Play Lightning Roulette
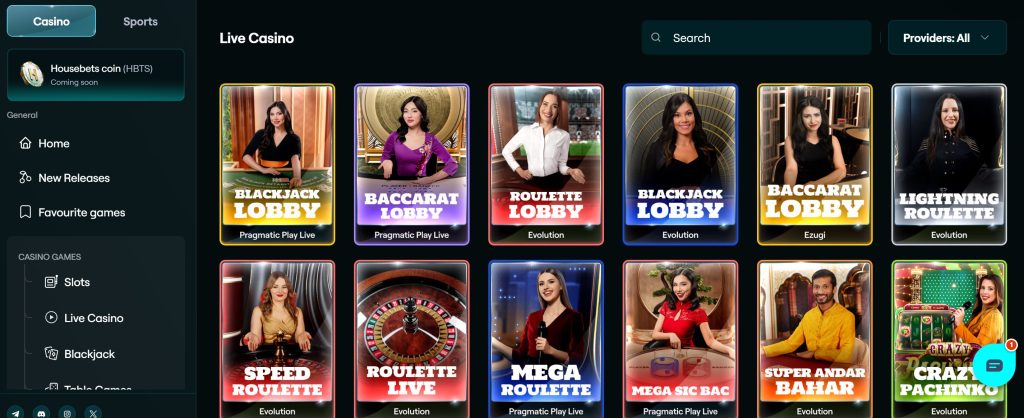Screen dimensions: 1024x418 point(949,163)
